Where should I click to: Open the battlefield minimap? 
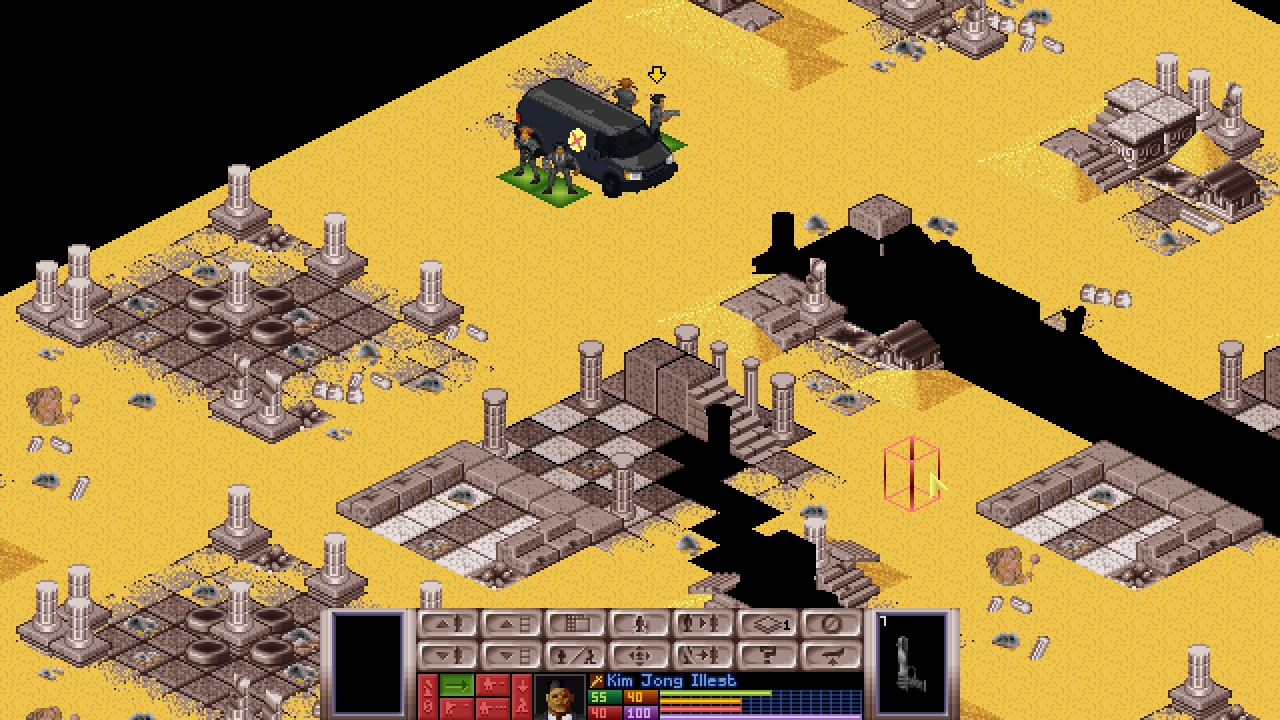(x=575, y=624)
